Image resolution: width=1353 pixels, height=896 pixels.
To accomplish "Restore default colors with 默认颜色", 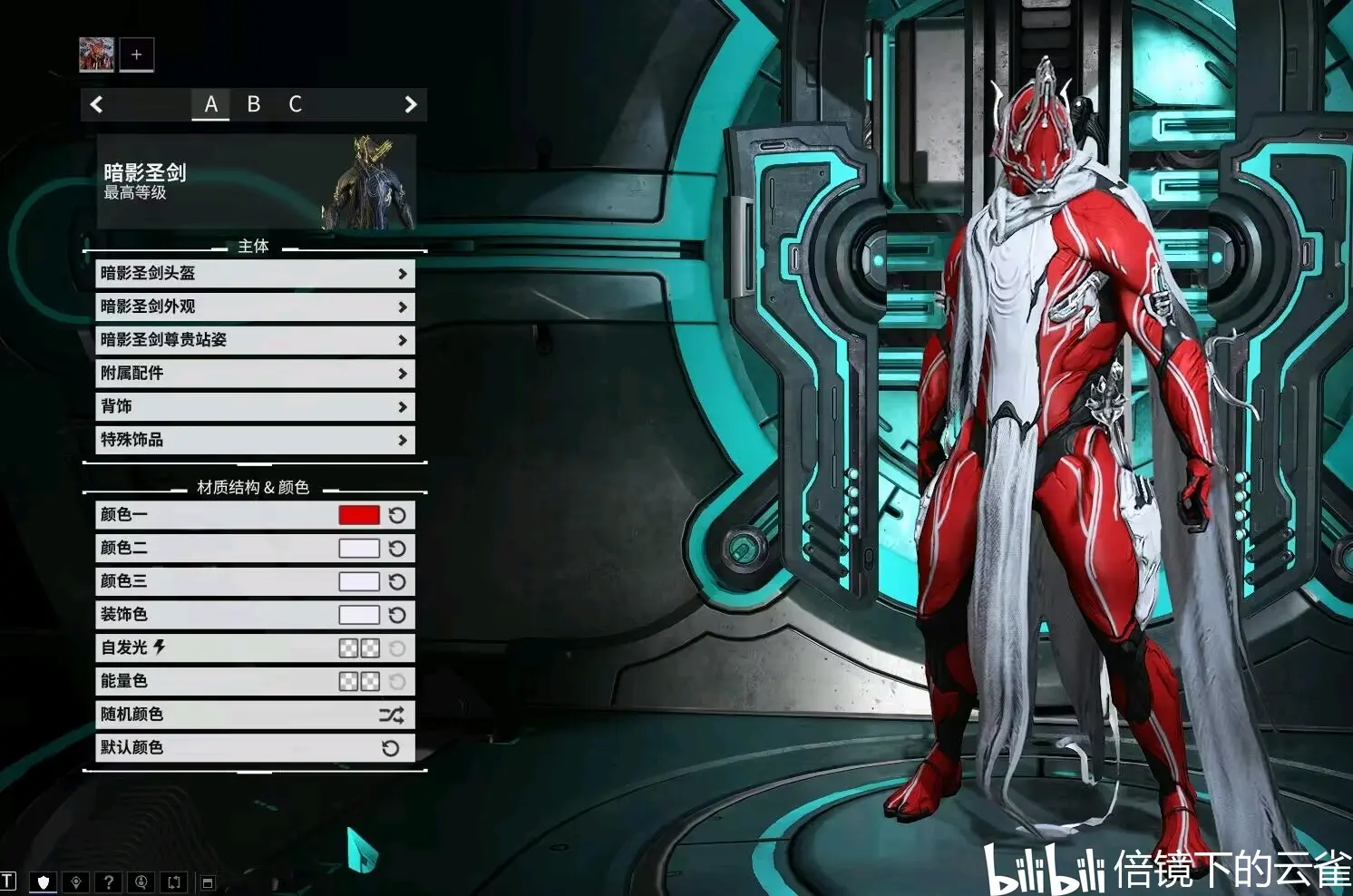I will [x=255, y=747].
